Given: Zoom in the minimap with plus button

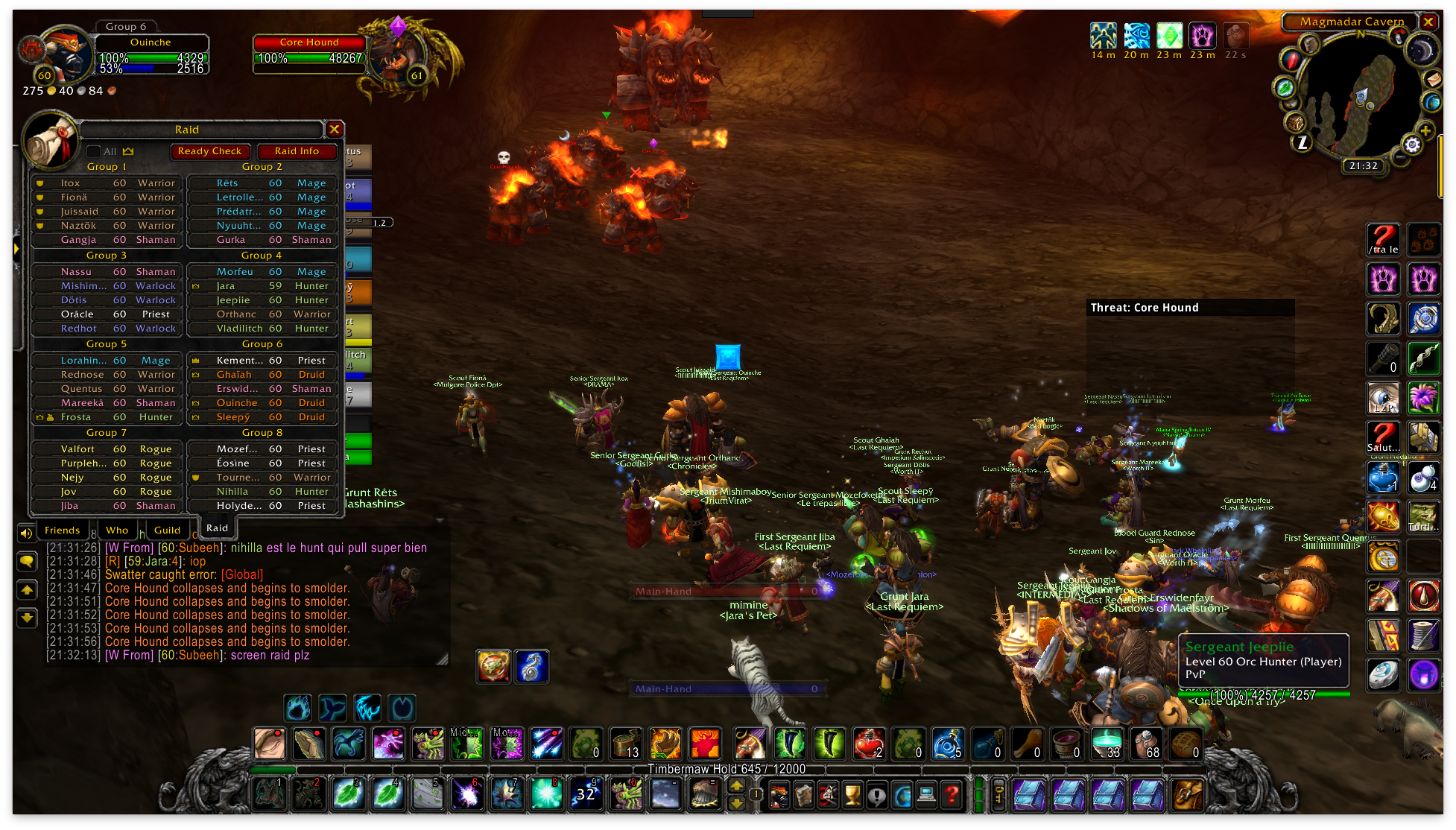Looking at the screenshot, I should point(1425,131).
